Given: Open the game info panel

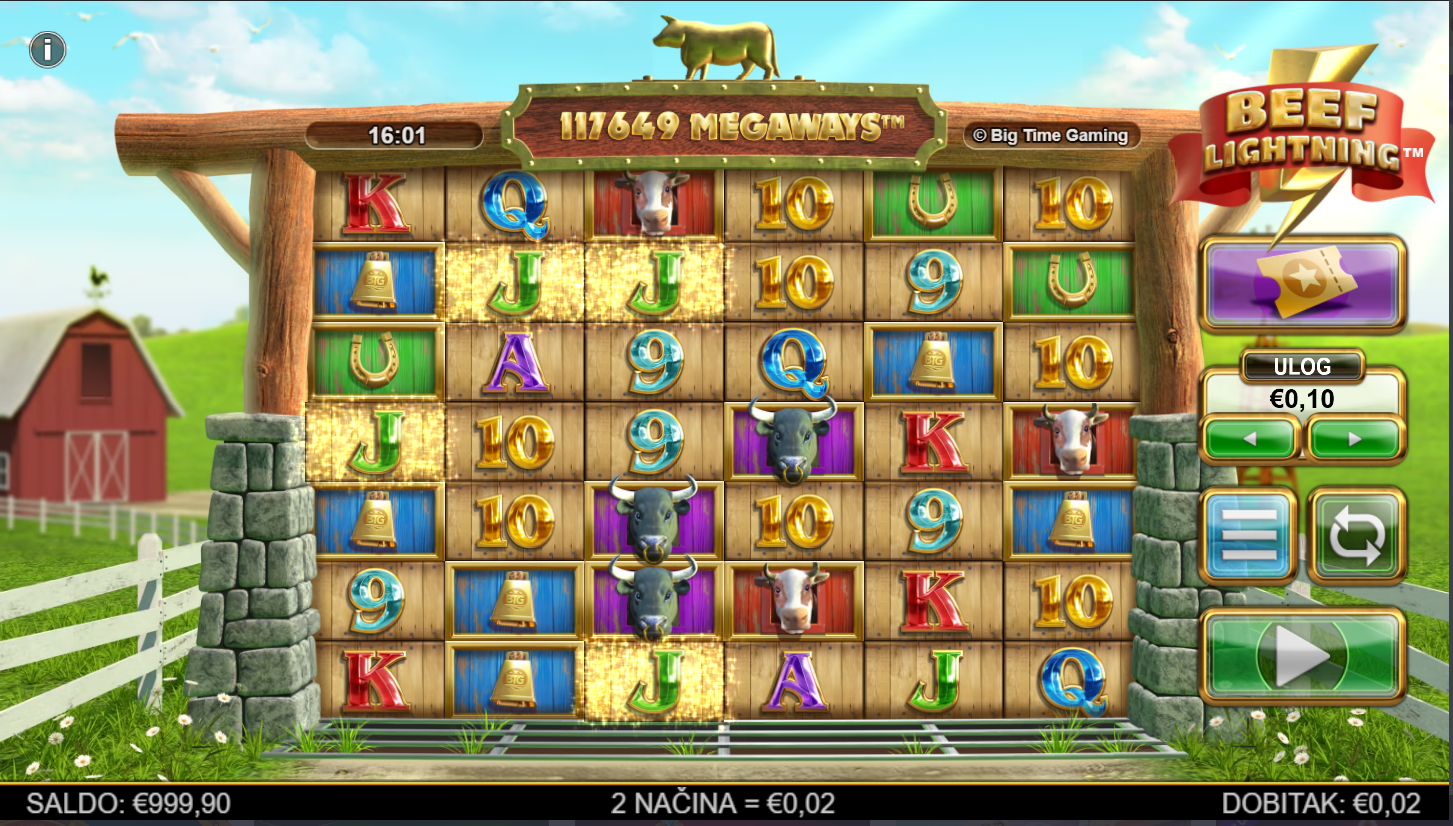Looking at the screenshot, I should coord(47,49).
